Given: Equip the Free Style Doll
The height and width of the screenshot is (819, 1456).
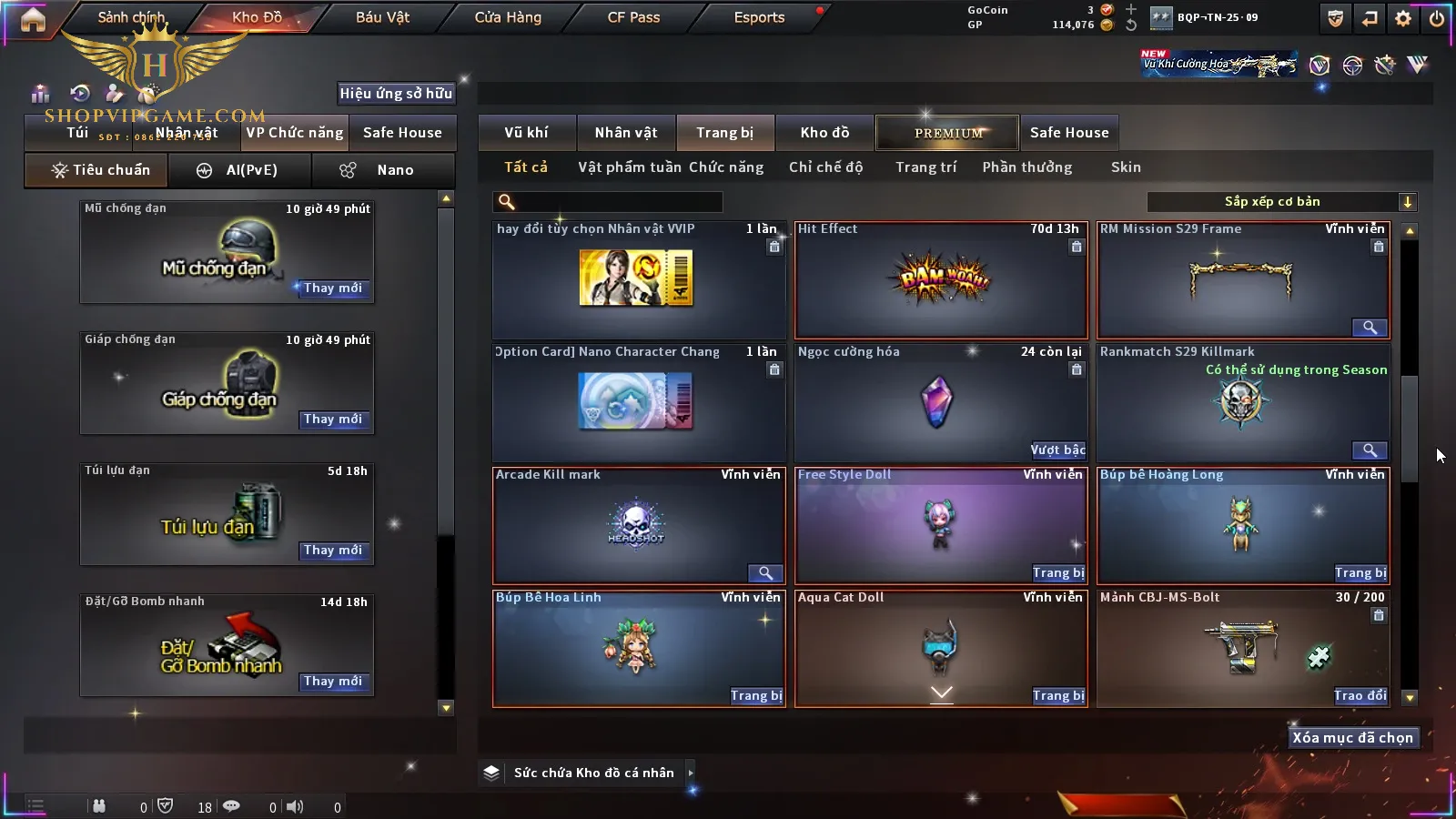Looking at the screenshot, I should point(1058,572).
